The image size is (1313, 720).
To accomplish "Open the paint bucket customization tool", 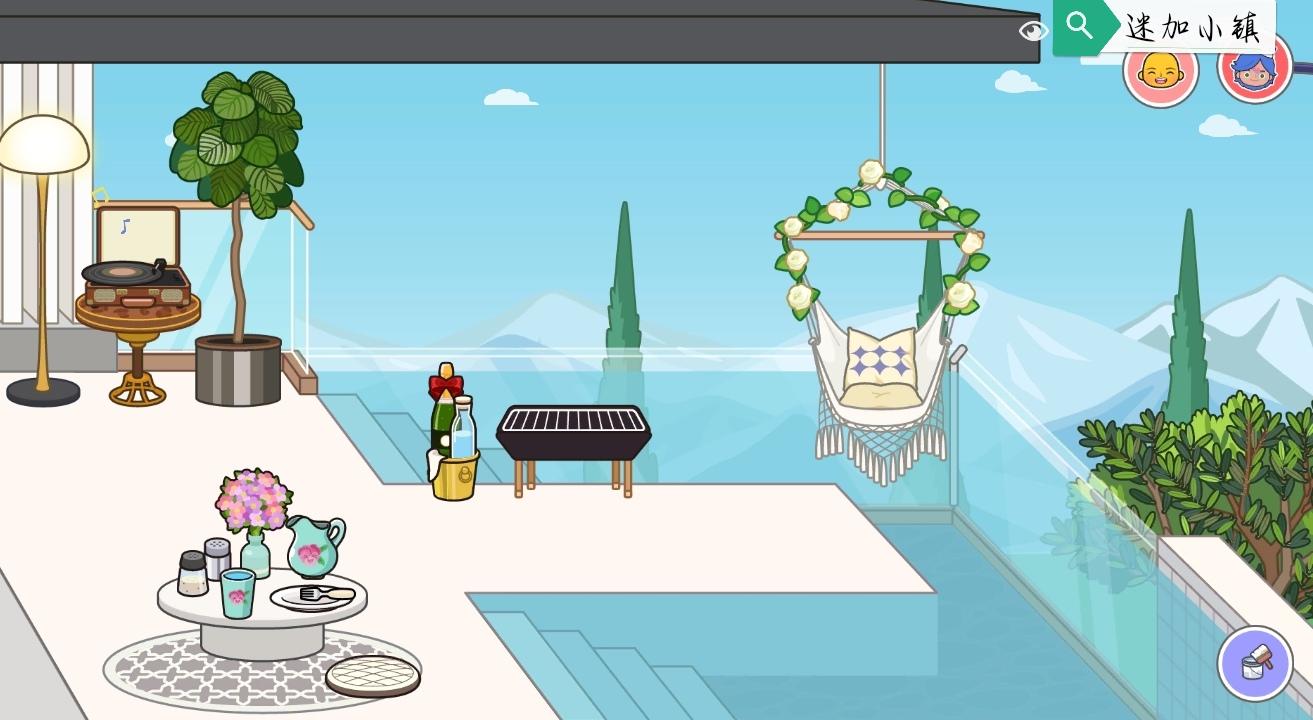I will (x=1255, y=663).
